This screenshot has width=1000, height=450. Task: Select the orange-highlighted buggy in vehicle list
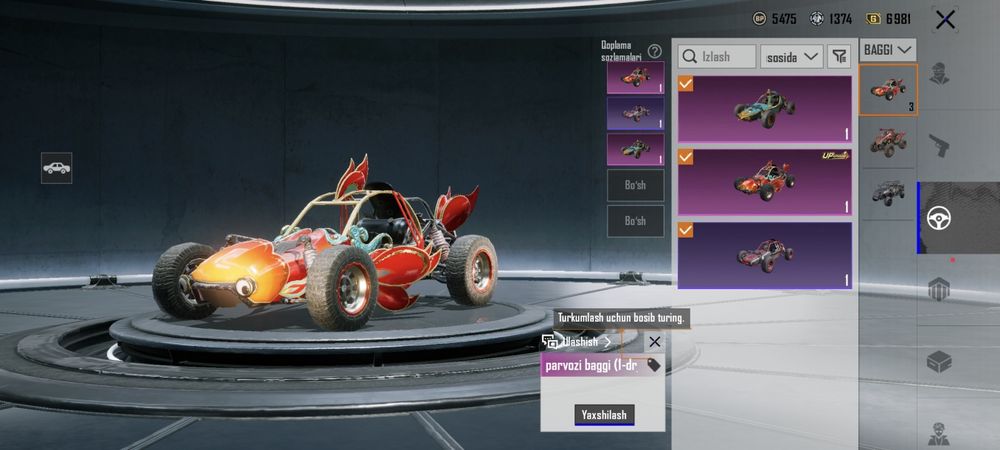point(887,90)
